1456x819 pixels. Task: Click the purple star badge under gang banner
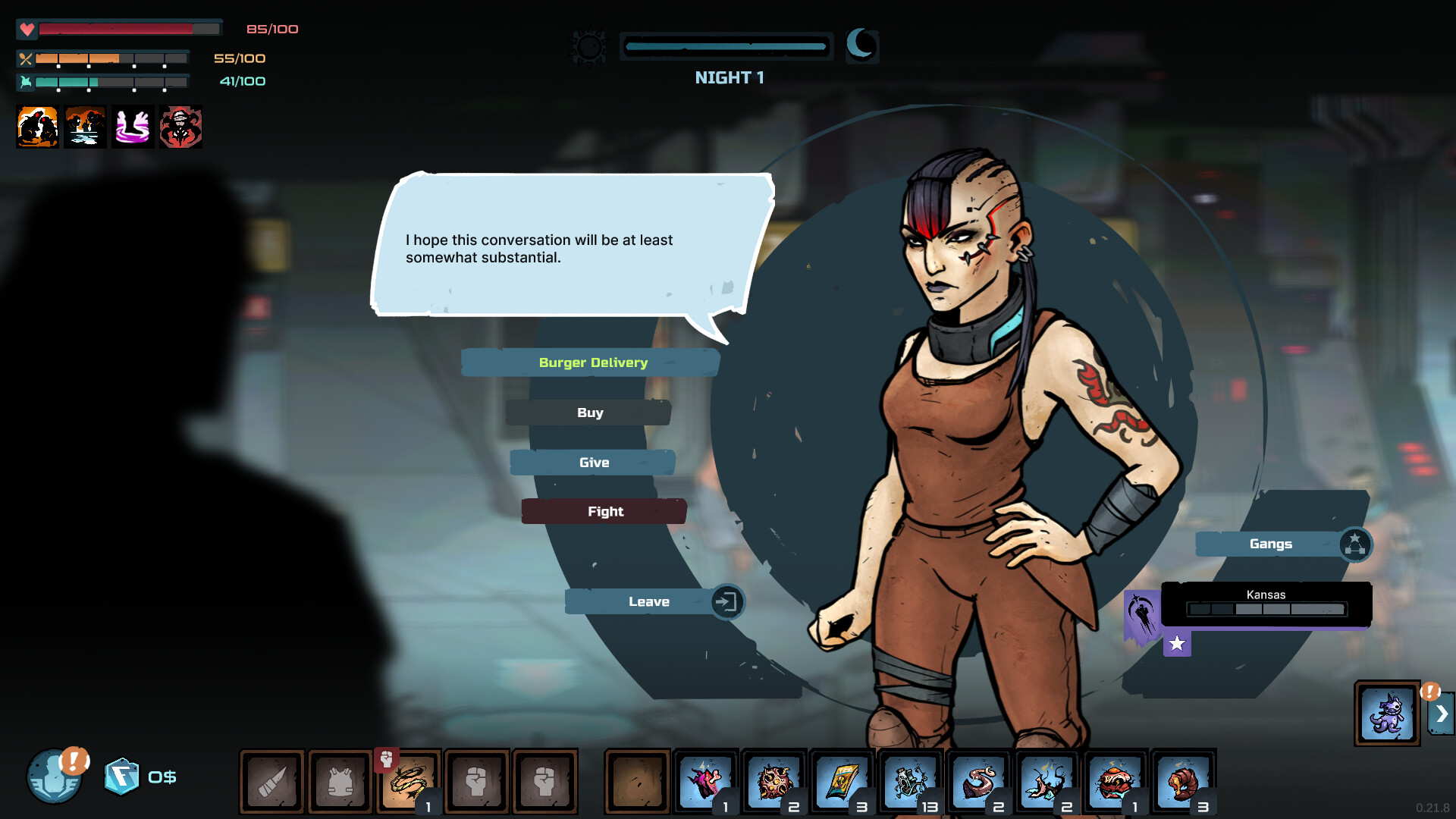pyautogui.click(x=1177, y=644)
